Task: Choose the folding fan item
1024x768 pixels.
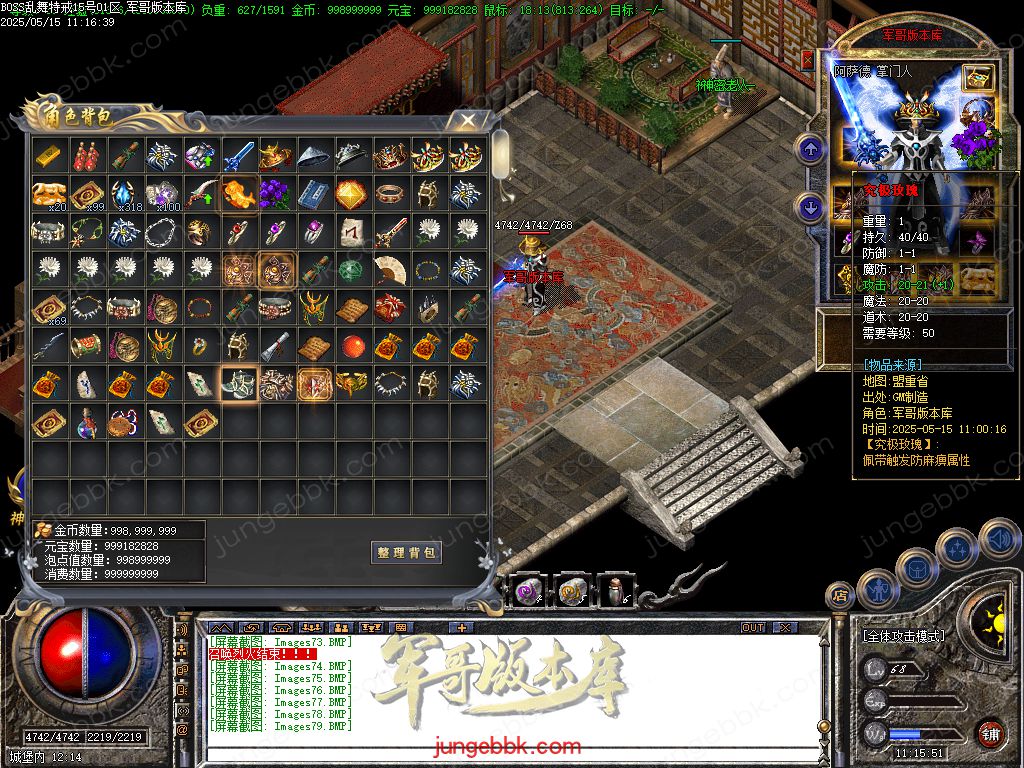Action: click(x=390, y=270)
